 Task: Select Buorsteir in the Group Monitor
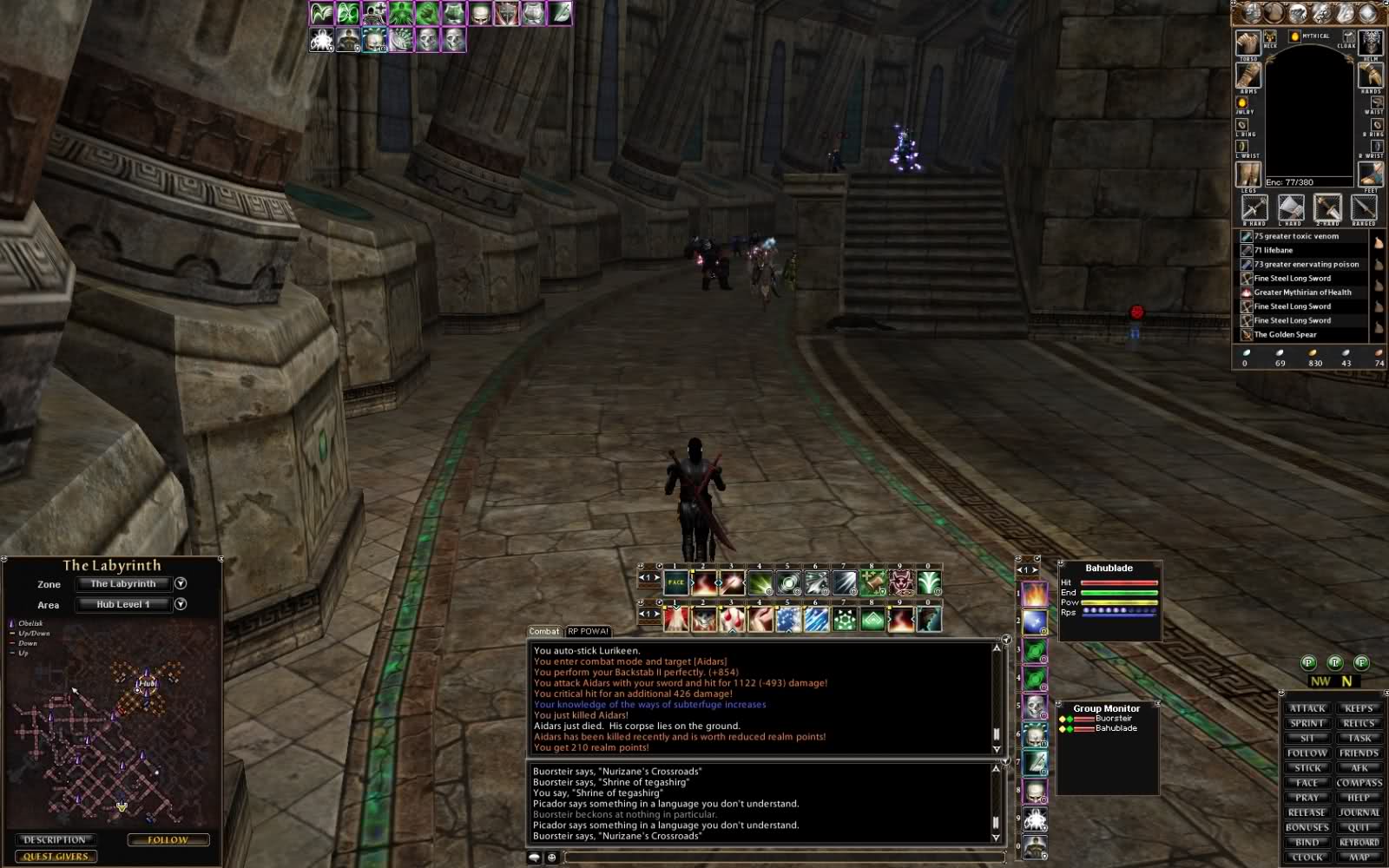tap(1113, 719)
